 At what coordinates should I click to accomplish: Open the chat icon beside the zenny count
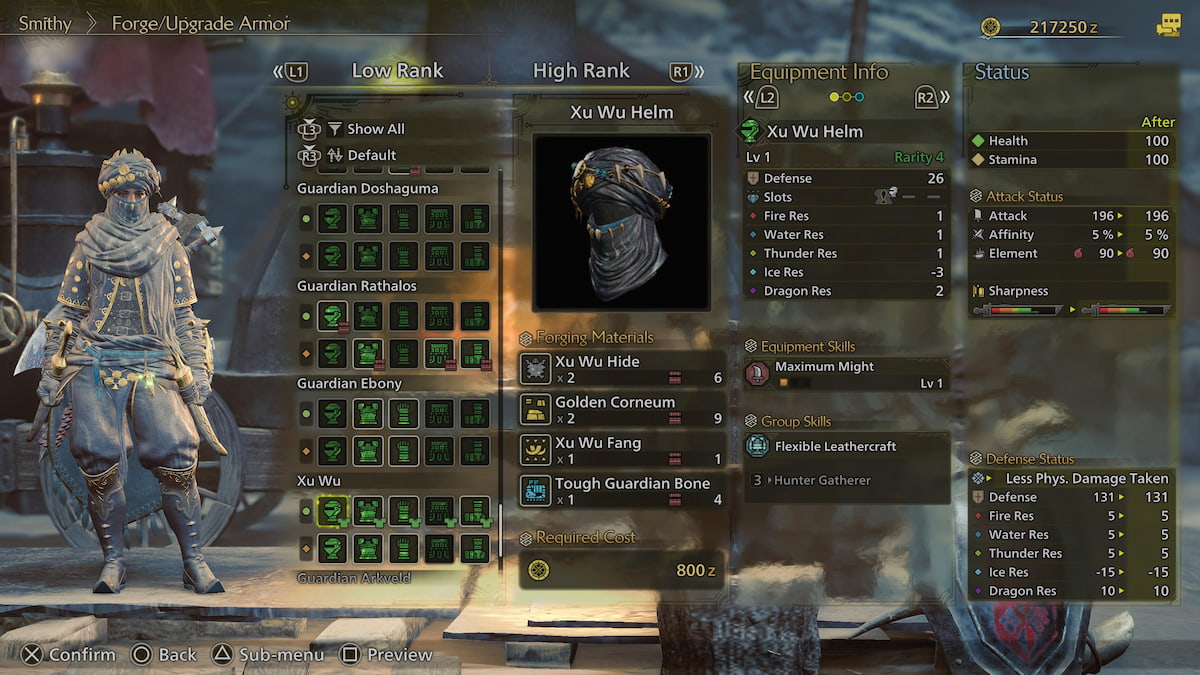point(1167,27)
